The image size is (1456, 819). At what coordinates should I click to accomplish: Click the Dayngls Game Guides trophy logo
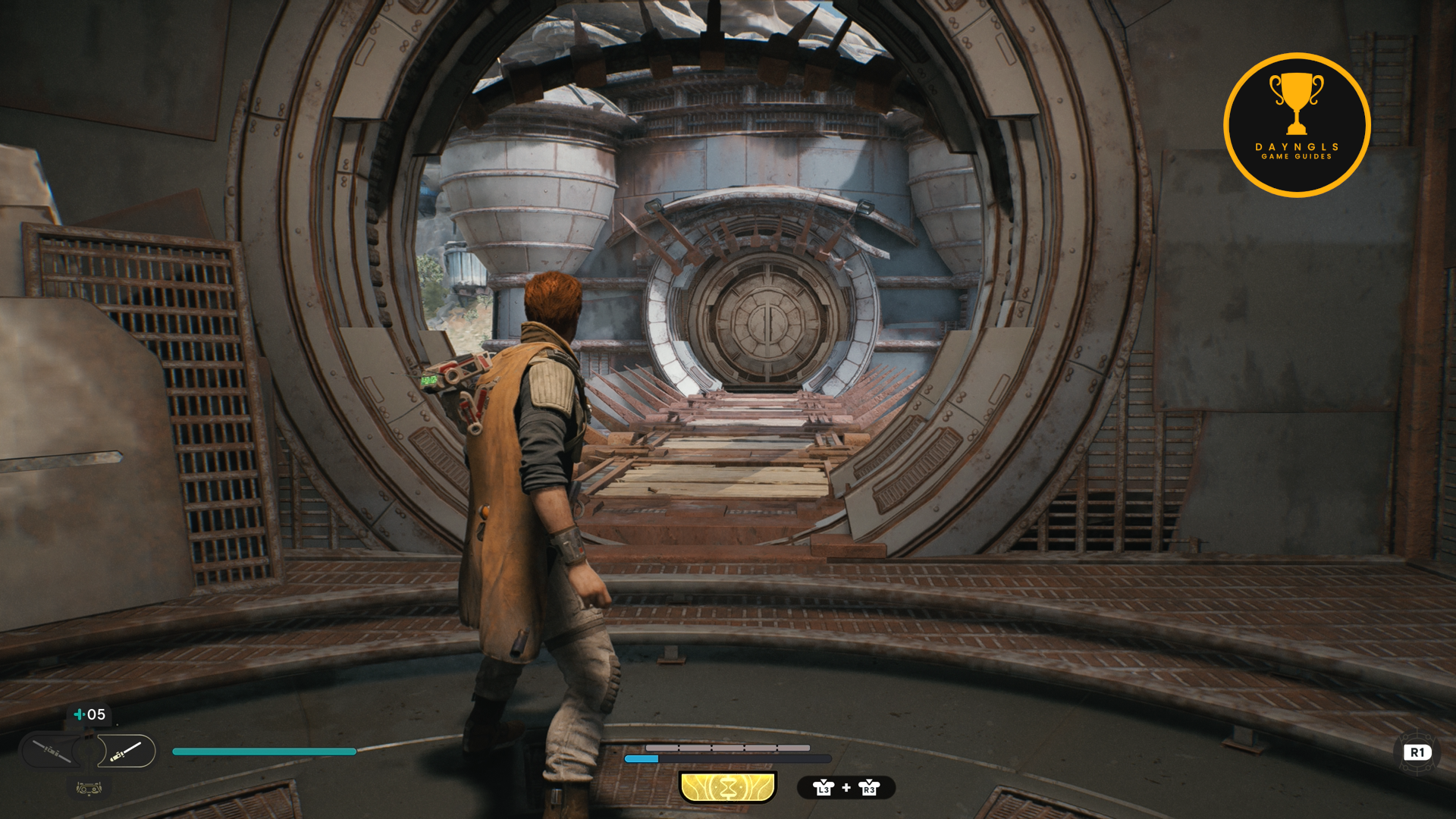point(1296,125)
